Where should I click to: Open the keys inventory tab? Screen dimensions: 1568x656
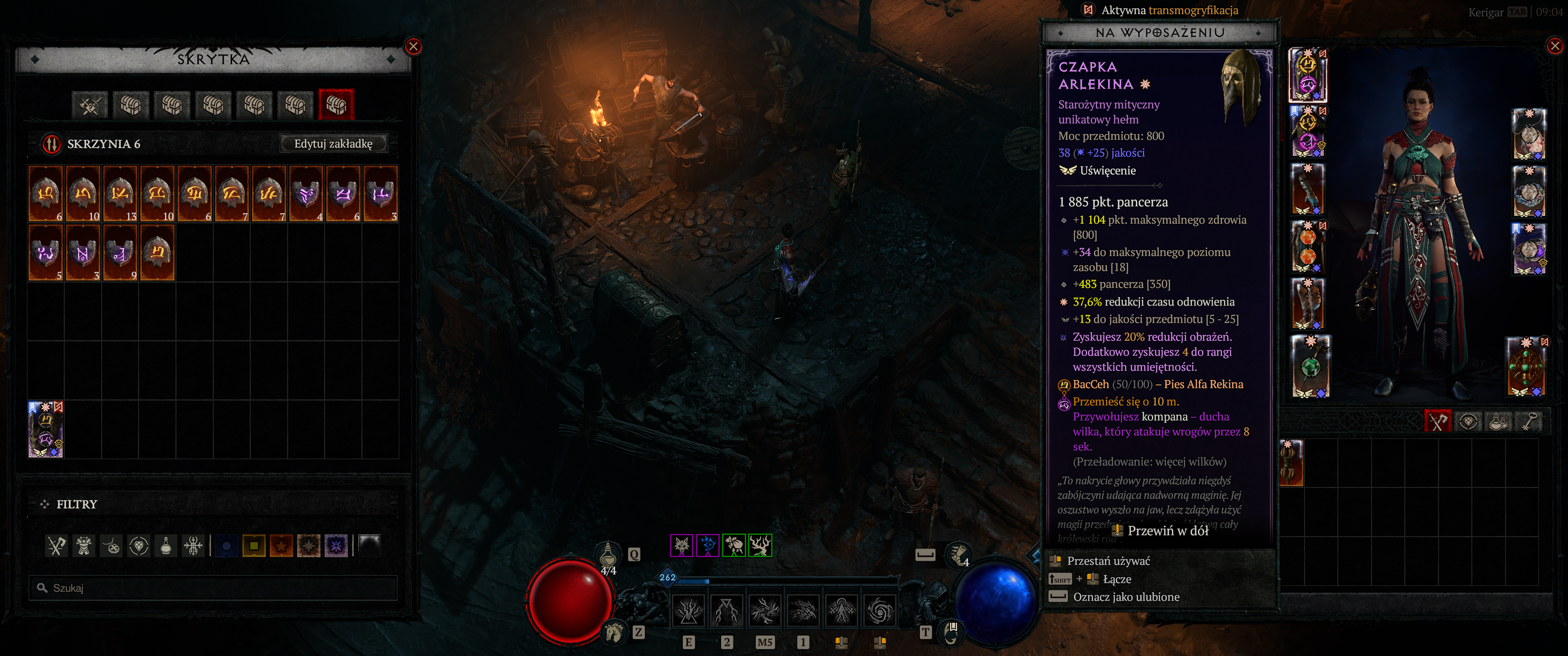click(x=1529, y=421)
